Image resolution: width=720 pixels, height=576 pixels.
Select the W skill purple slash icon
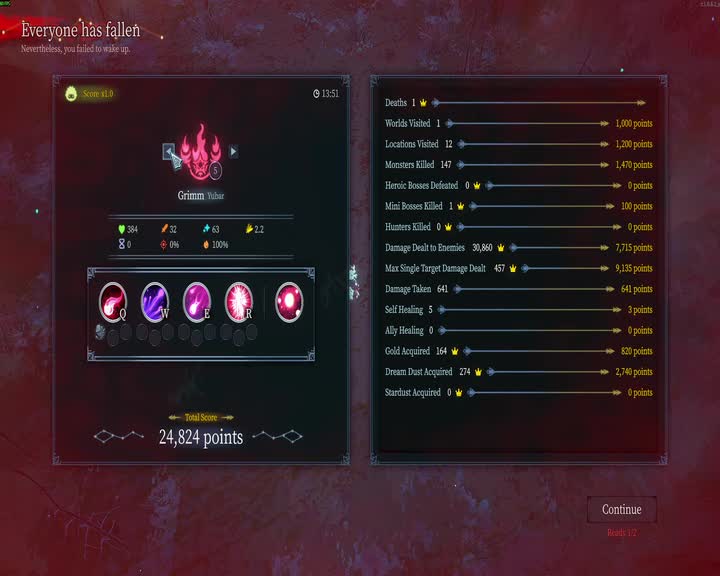pos(155,299)
